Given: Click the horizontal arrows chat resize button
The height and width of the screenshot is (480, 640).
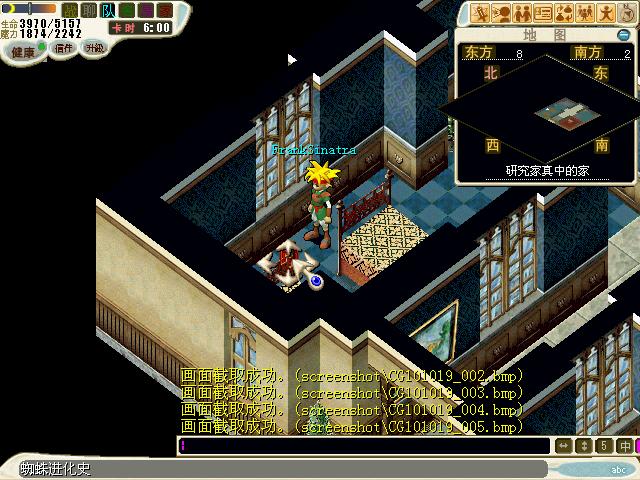Looking at the screenshot, I should pyautogui.click(x=564, y=446).
